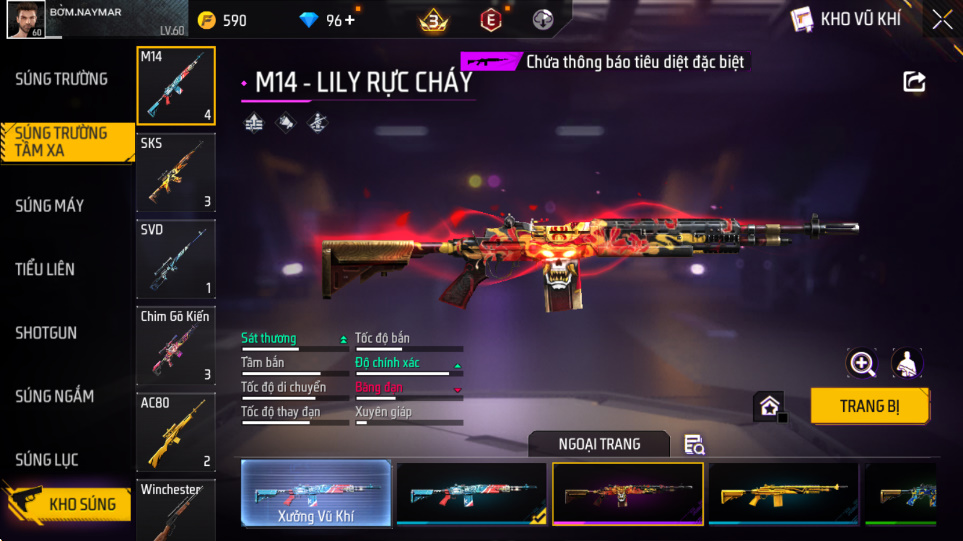Click the character preview icon
The width and height of the screenshot is (963, 541).
click(906, 363)
